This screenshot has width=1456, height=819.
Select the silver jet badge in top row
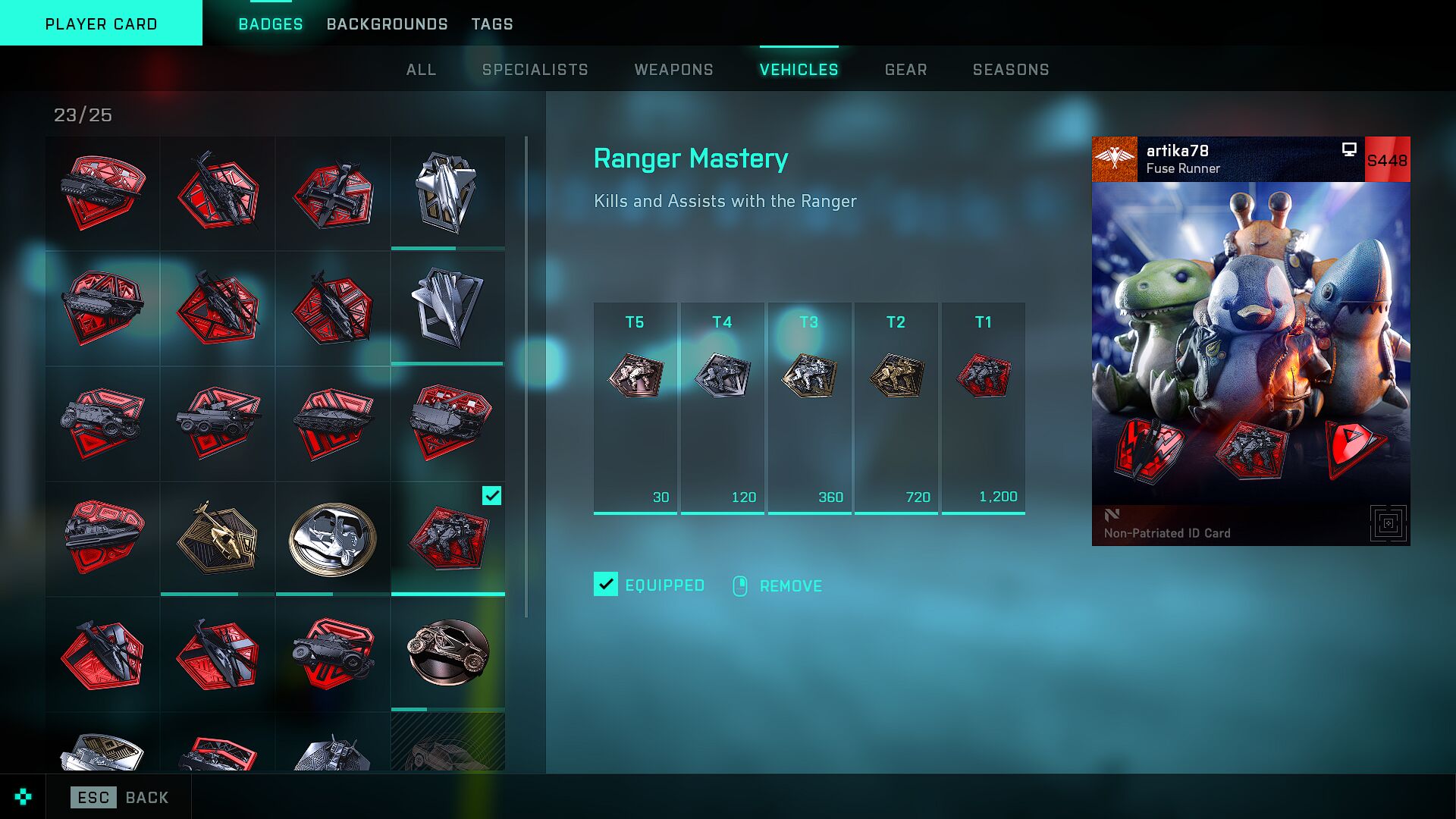pyautogui.click(x=448, y=193)
